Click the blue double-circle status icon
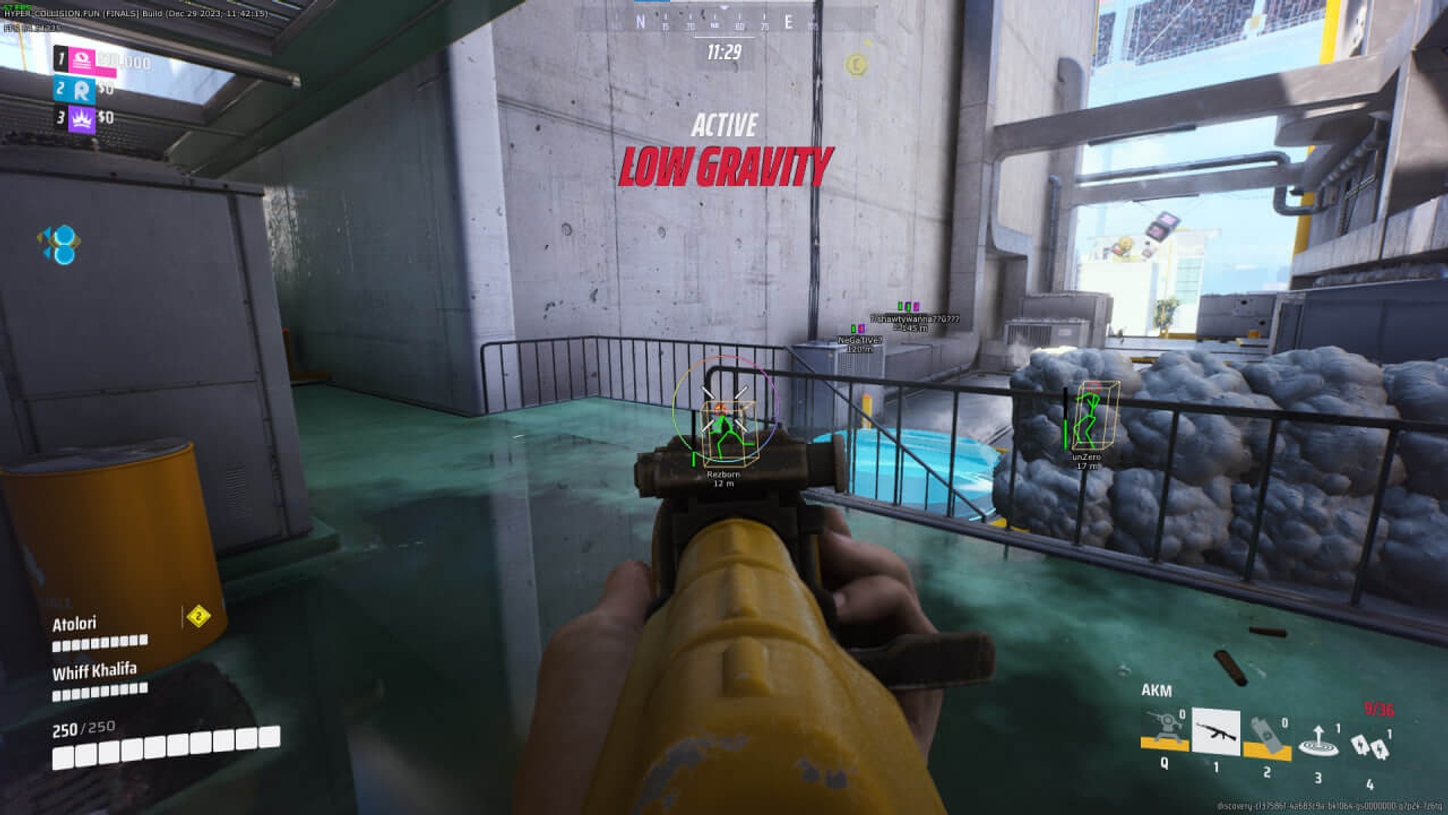This screenshot has width=1448, height=815. click(60, 244)
